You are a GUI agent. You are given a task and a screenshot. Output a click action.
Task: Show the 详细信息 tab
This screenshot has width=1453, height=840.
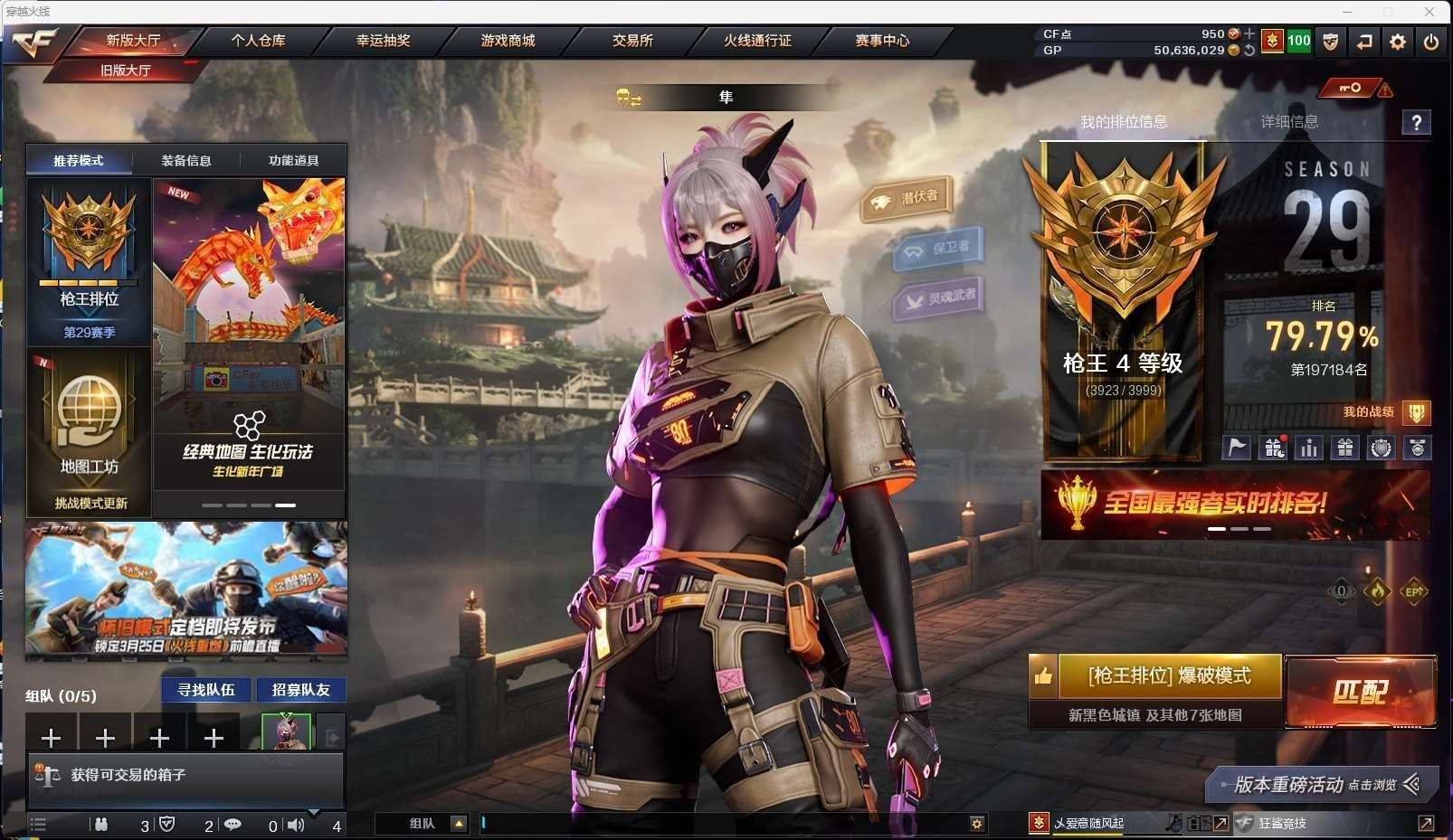[x=1289, y=122]
